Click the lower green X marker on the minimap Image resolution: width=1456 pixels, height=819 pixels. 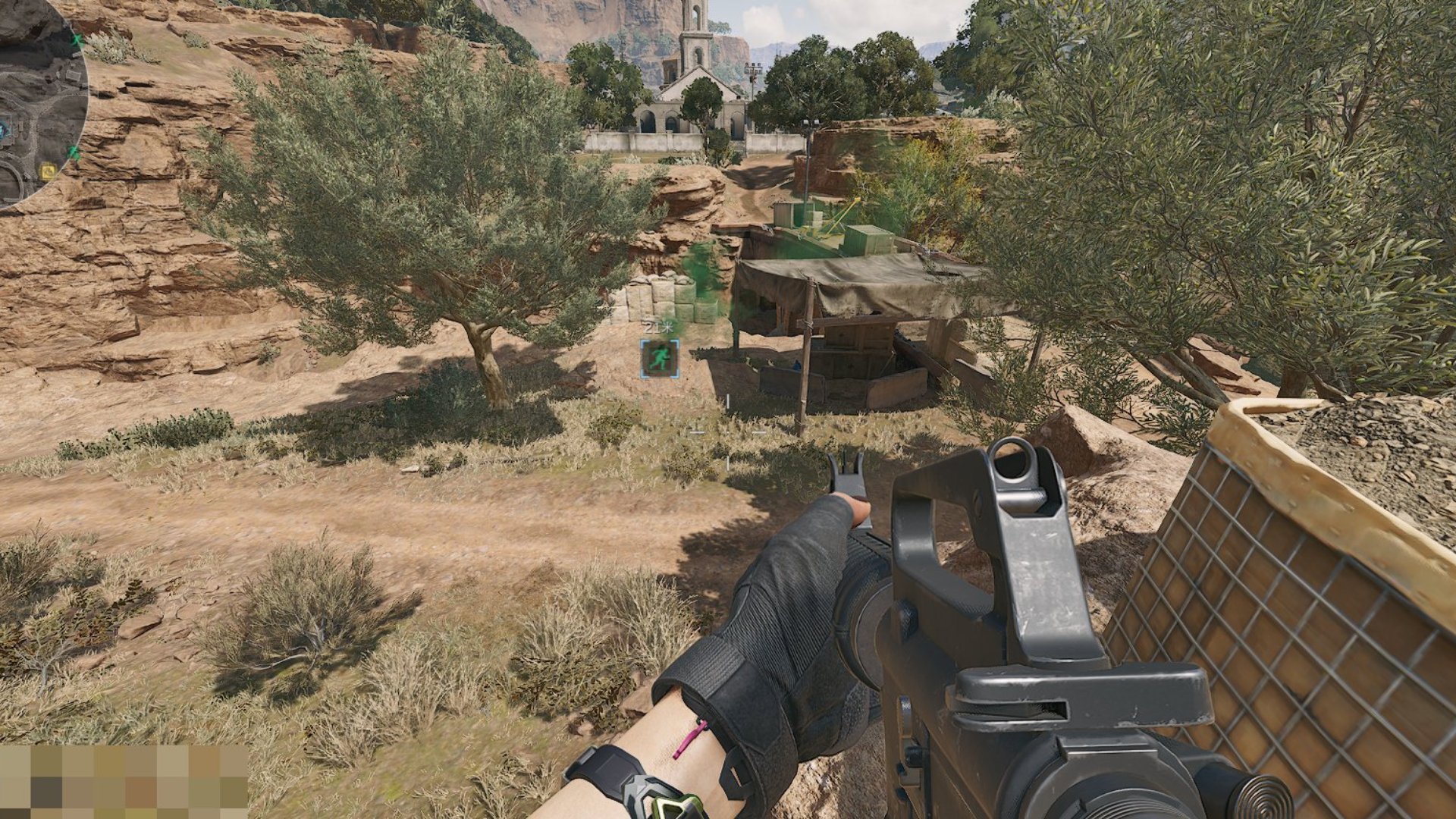tap(74, 152)
